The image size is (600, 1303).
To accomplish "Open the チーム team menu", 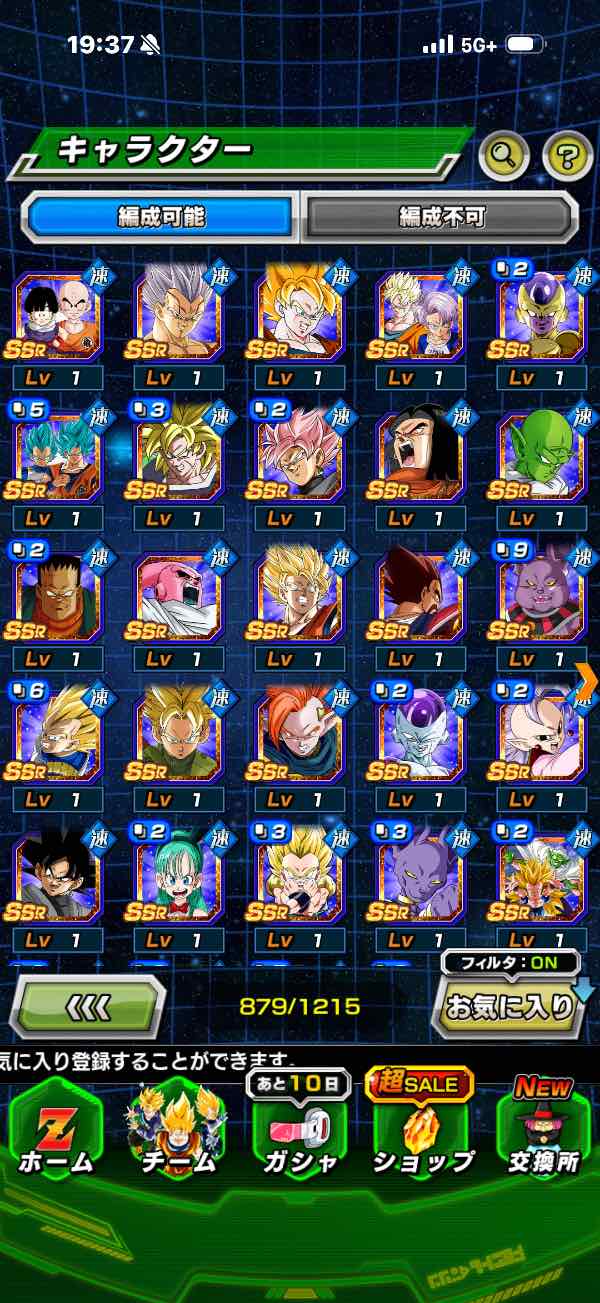I will tap(178, 1130).
